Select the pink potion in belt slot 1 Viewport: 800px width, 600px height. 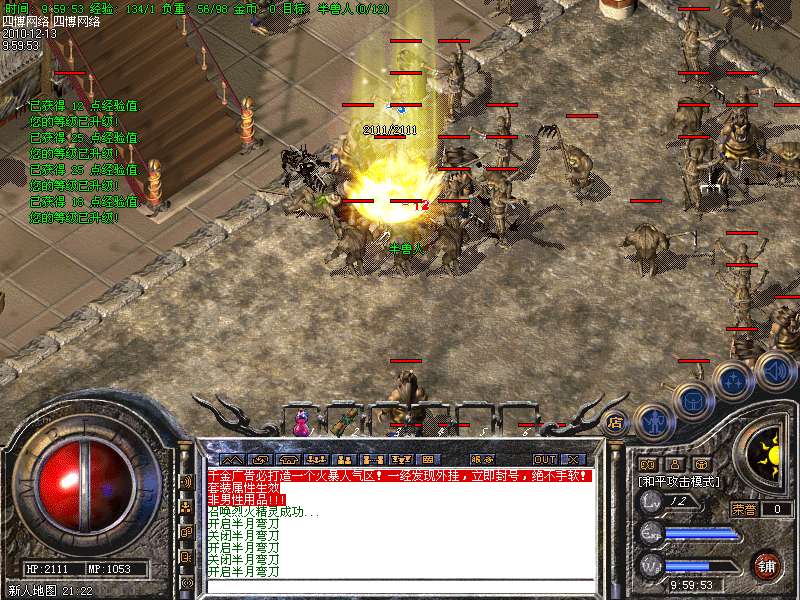pos(300,424)
